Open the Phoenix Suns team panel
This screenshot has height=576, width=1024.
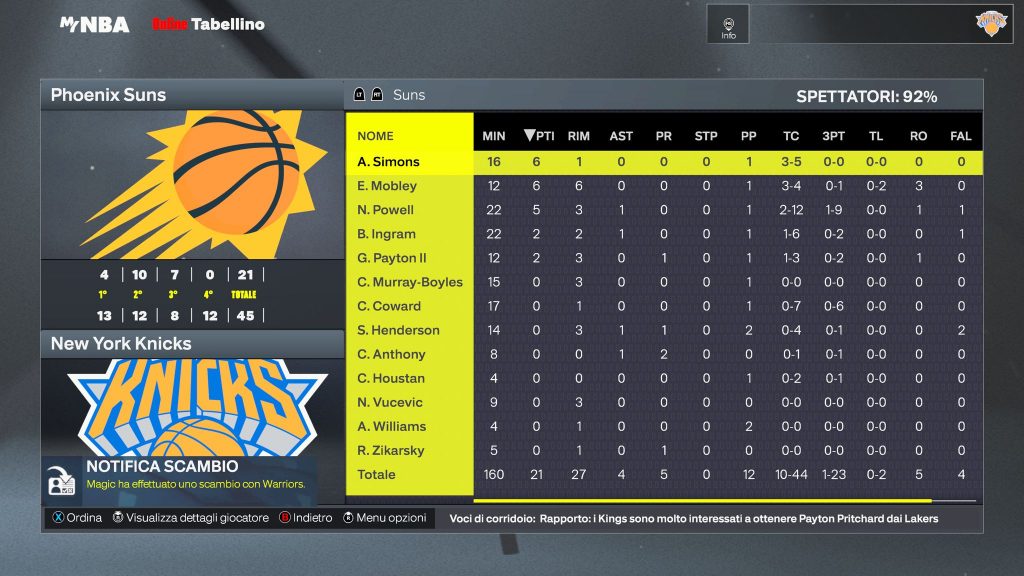coord(192,96)
